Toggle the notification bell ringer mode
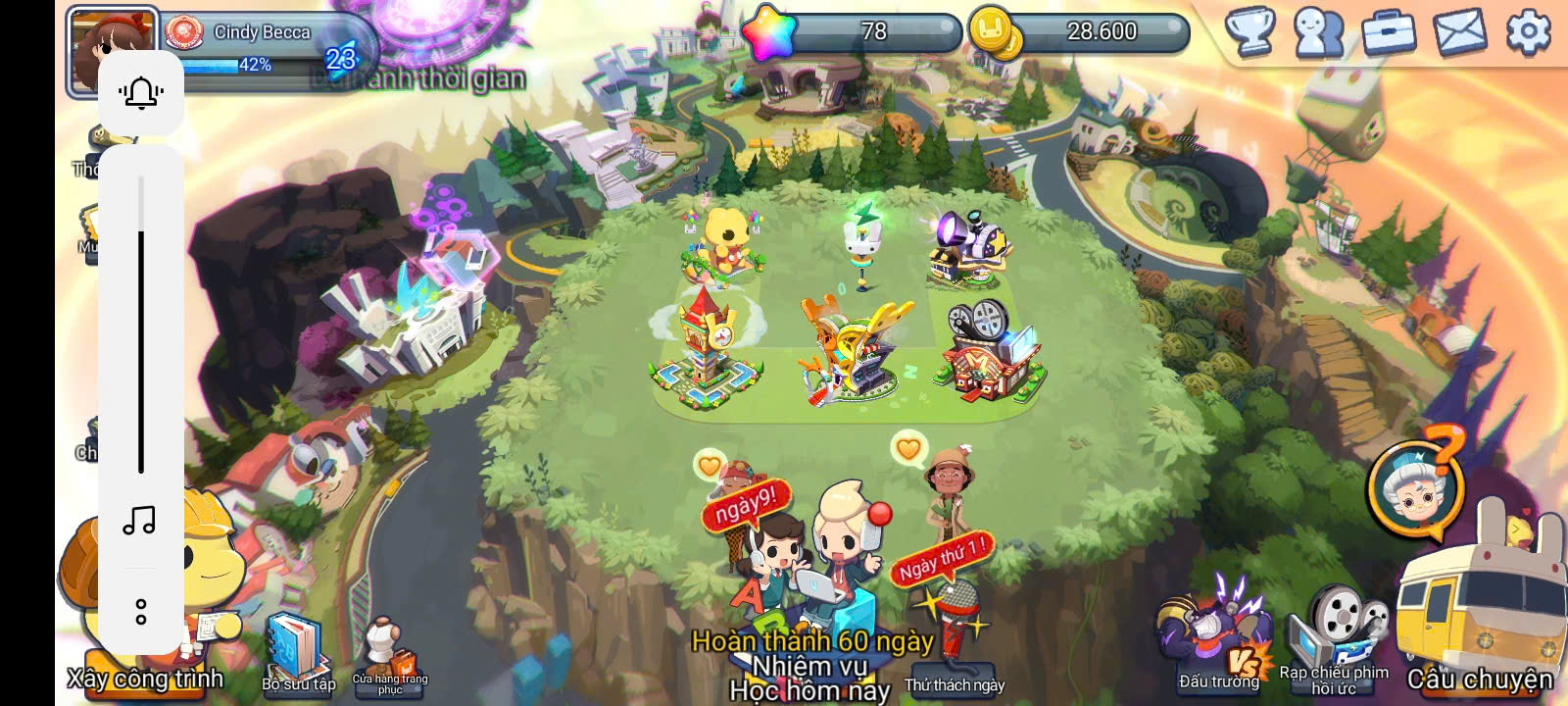Screen dimensions: 1568x706 [x=141, y=93]
